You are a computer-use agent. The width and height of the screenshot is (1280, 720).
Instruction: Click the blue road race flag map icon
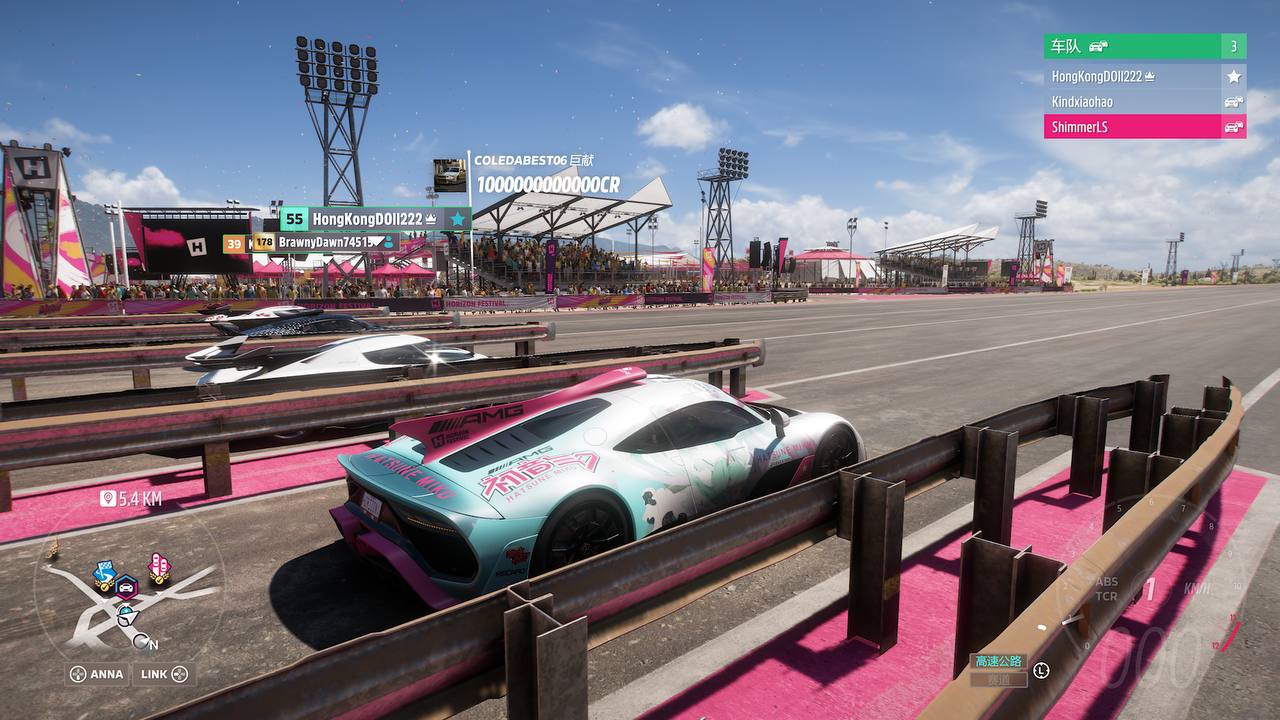[104, 573]
